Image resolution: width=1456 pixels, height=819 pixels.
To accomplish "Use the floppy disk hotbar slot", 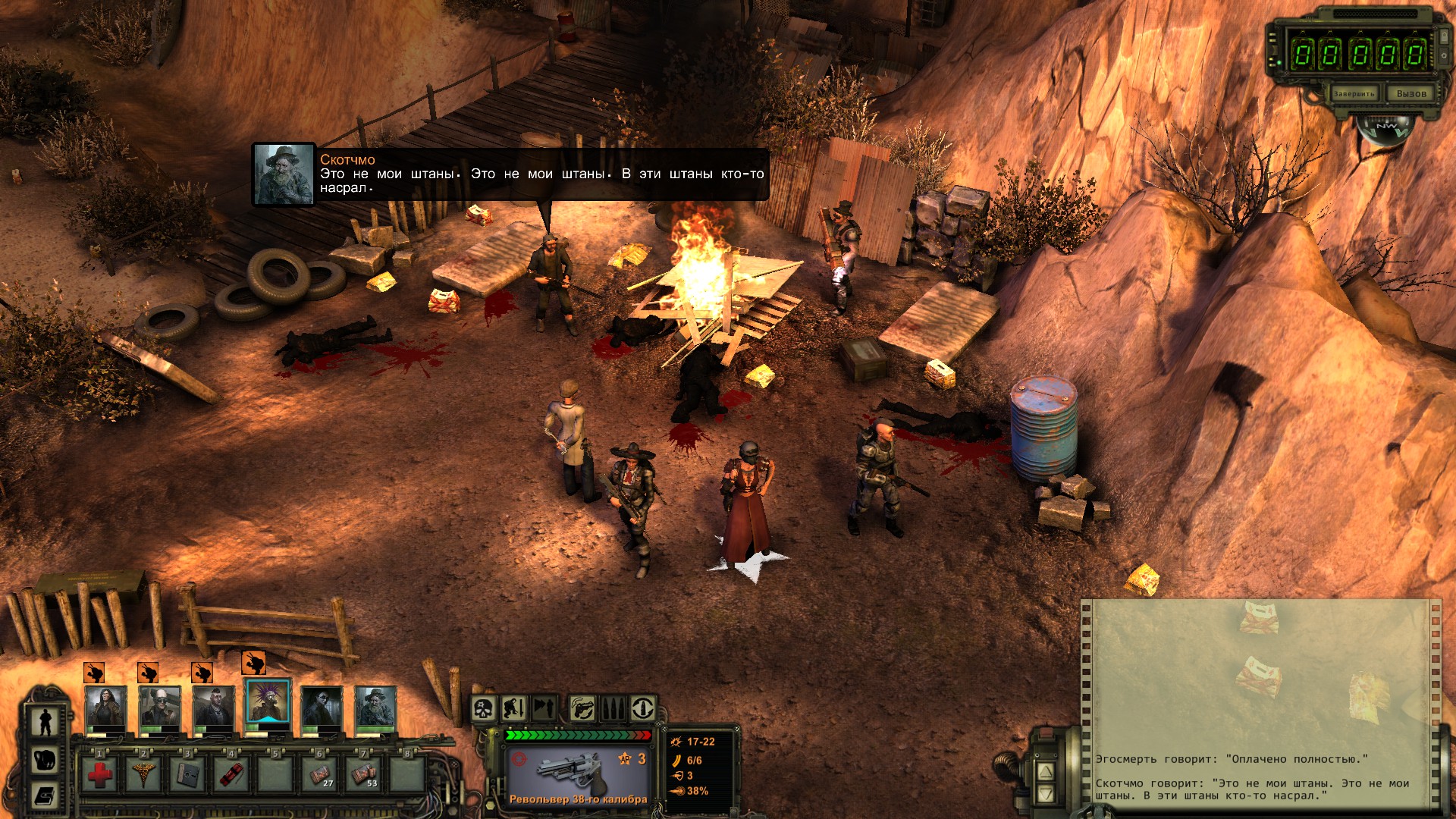I will 187,774.
